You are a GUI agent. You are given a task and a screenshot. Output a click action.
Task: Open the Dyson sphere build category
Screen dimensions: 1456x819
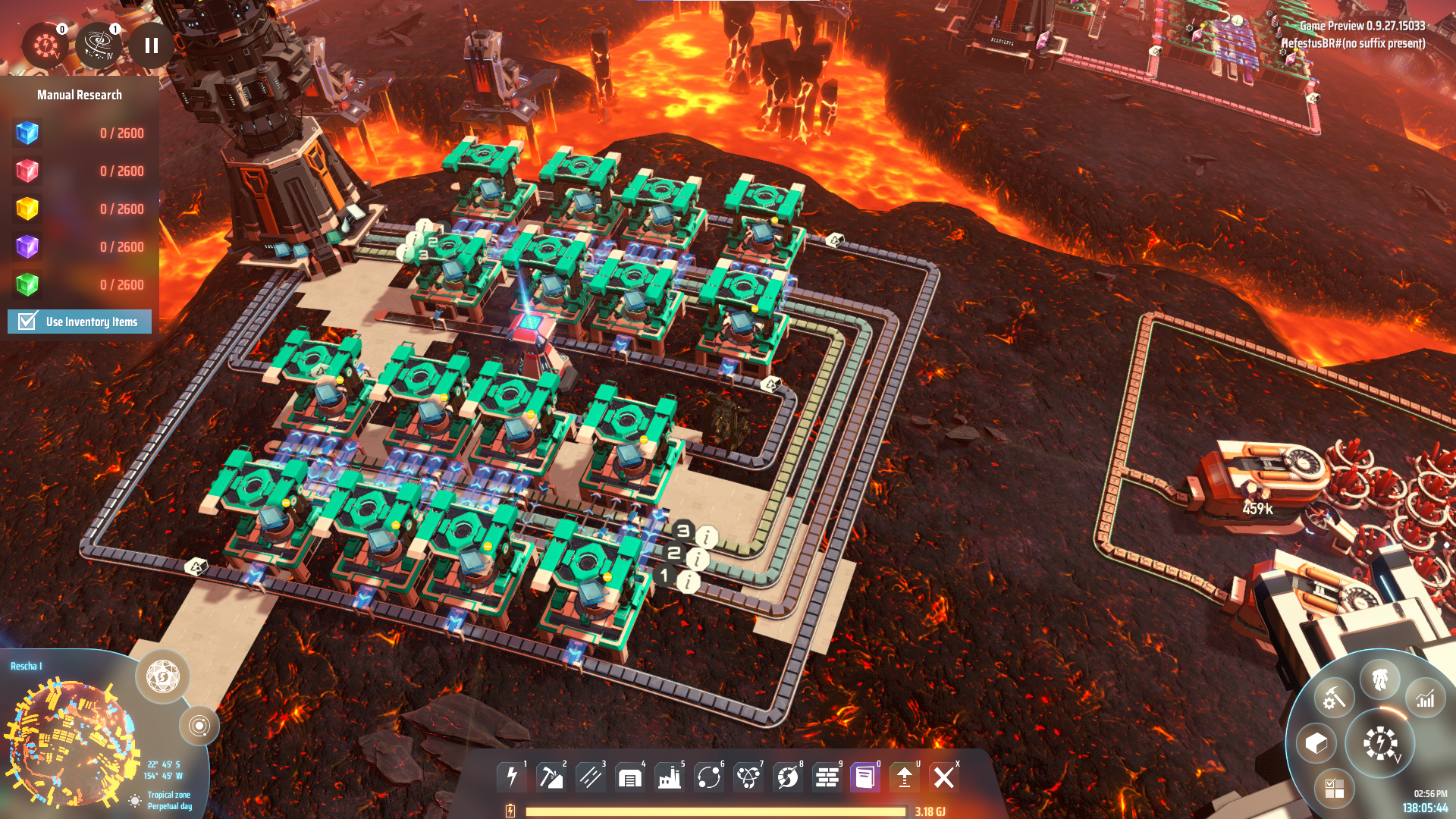[x=788, y=777]
